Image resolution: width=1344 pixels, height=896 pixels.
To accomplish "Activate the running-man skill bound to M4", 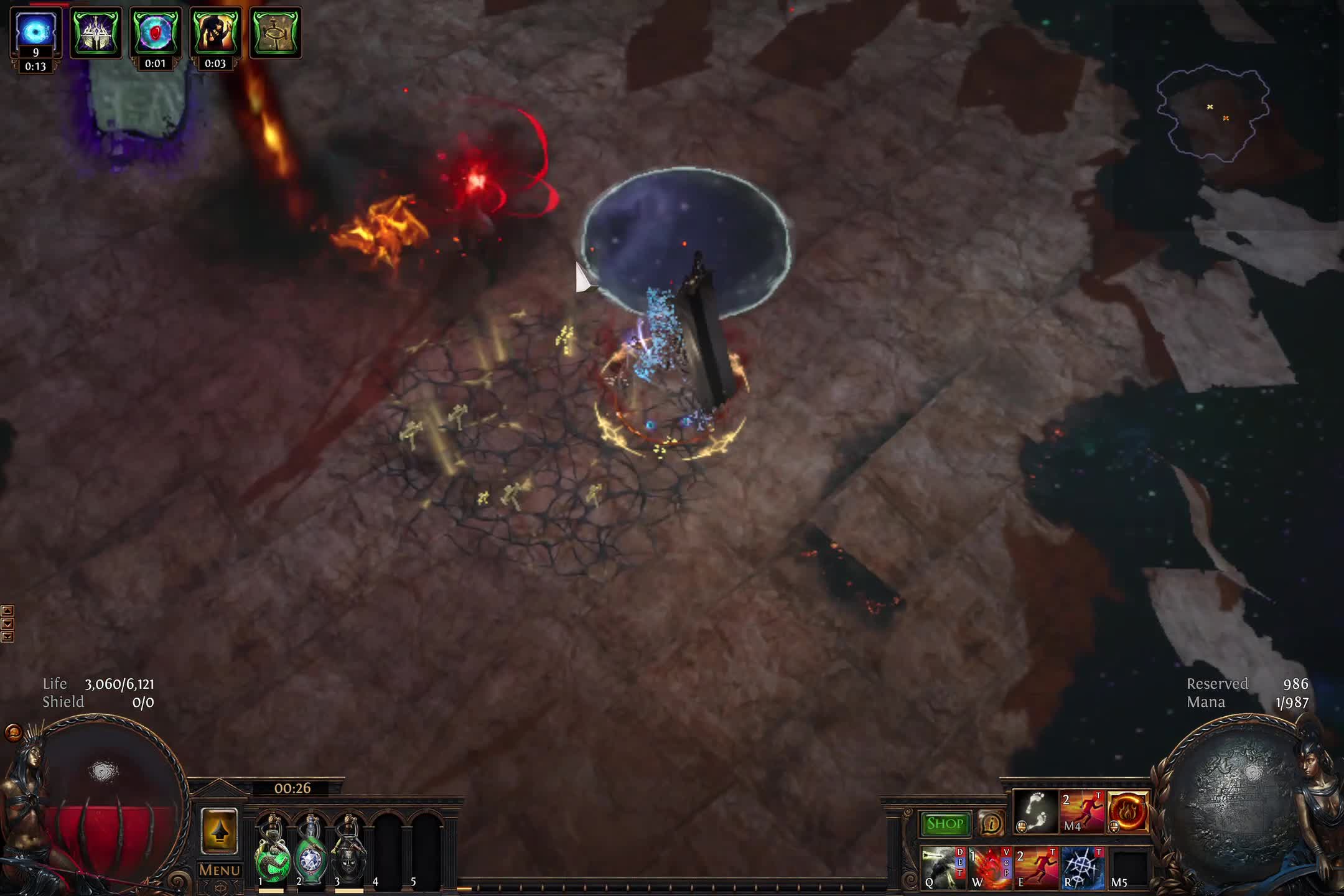I will (x=1082, y=811).
